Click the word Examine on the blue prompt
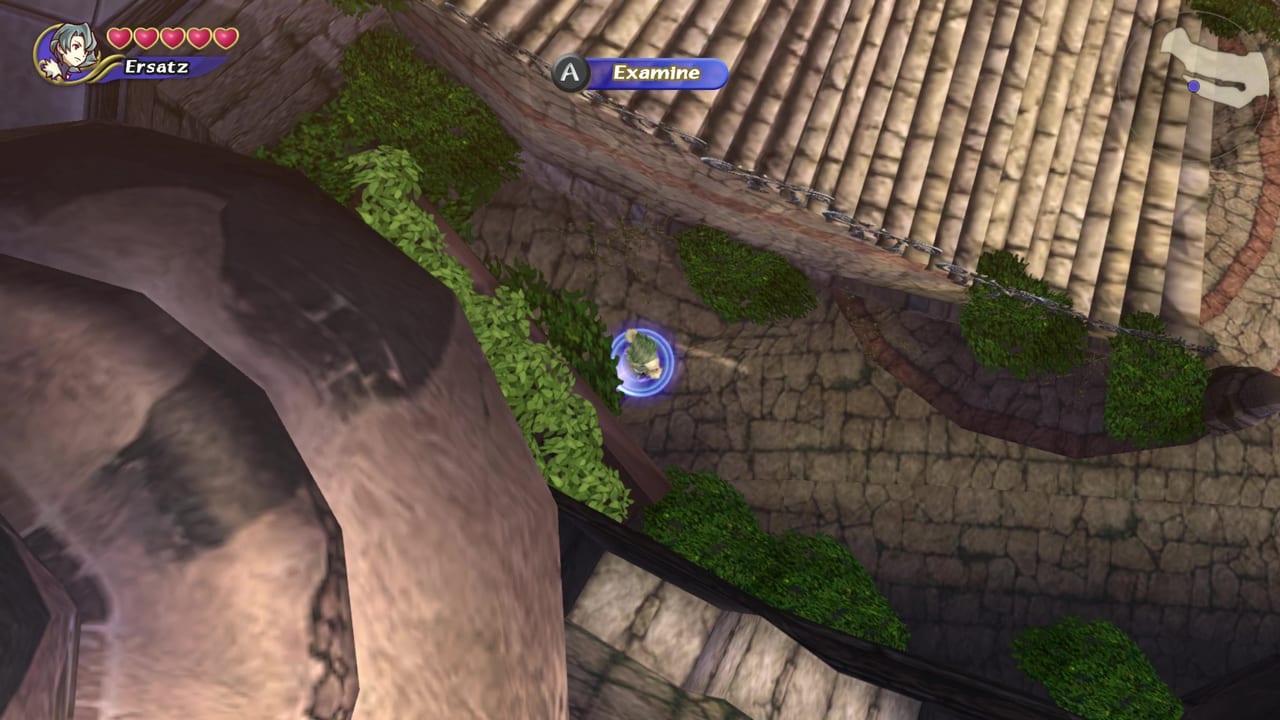The height and width of the screenshot is (720, 1280). [655, 73]
